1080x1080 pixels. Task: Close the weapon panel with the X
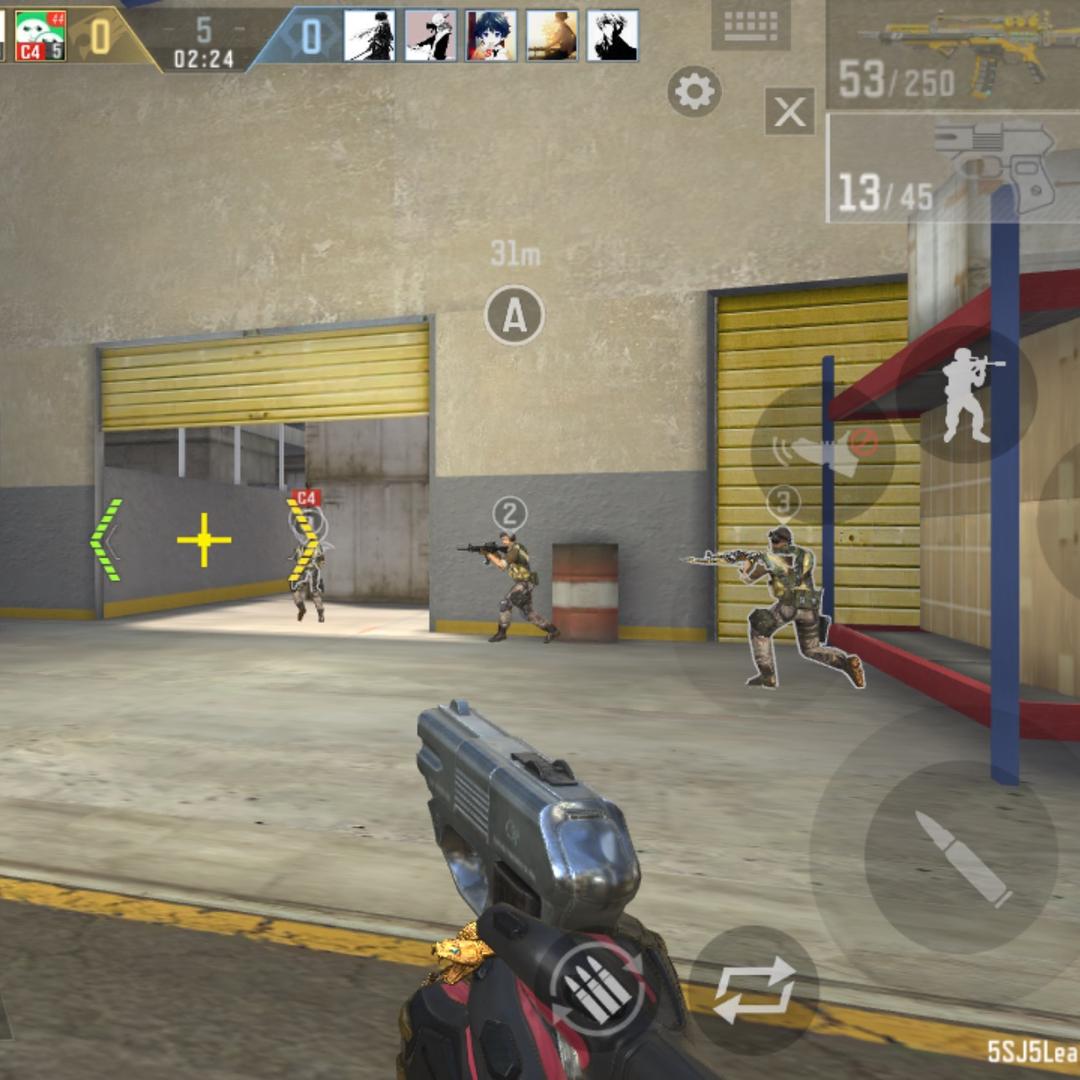click(x=790, y=111)
